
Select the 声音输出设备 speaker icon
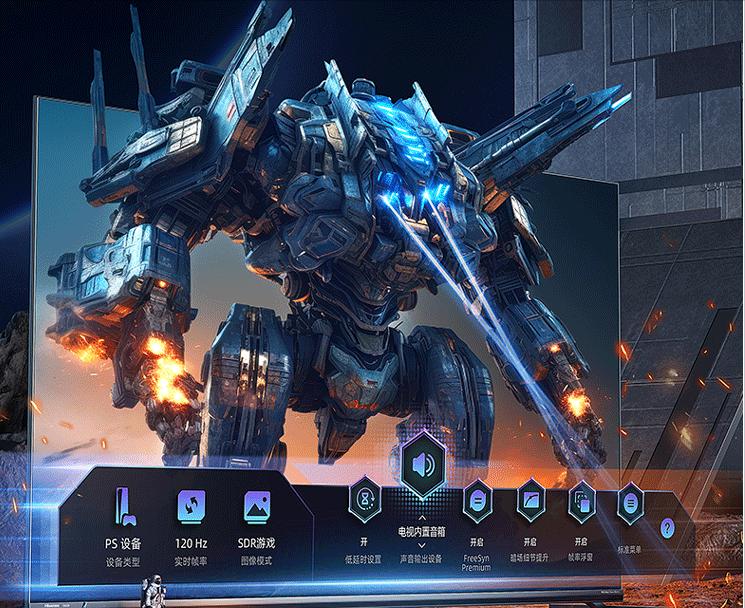coord(421,464)
